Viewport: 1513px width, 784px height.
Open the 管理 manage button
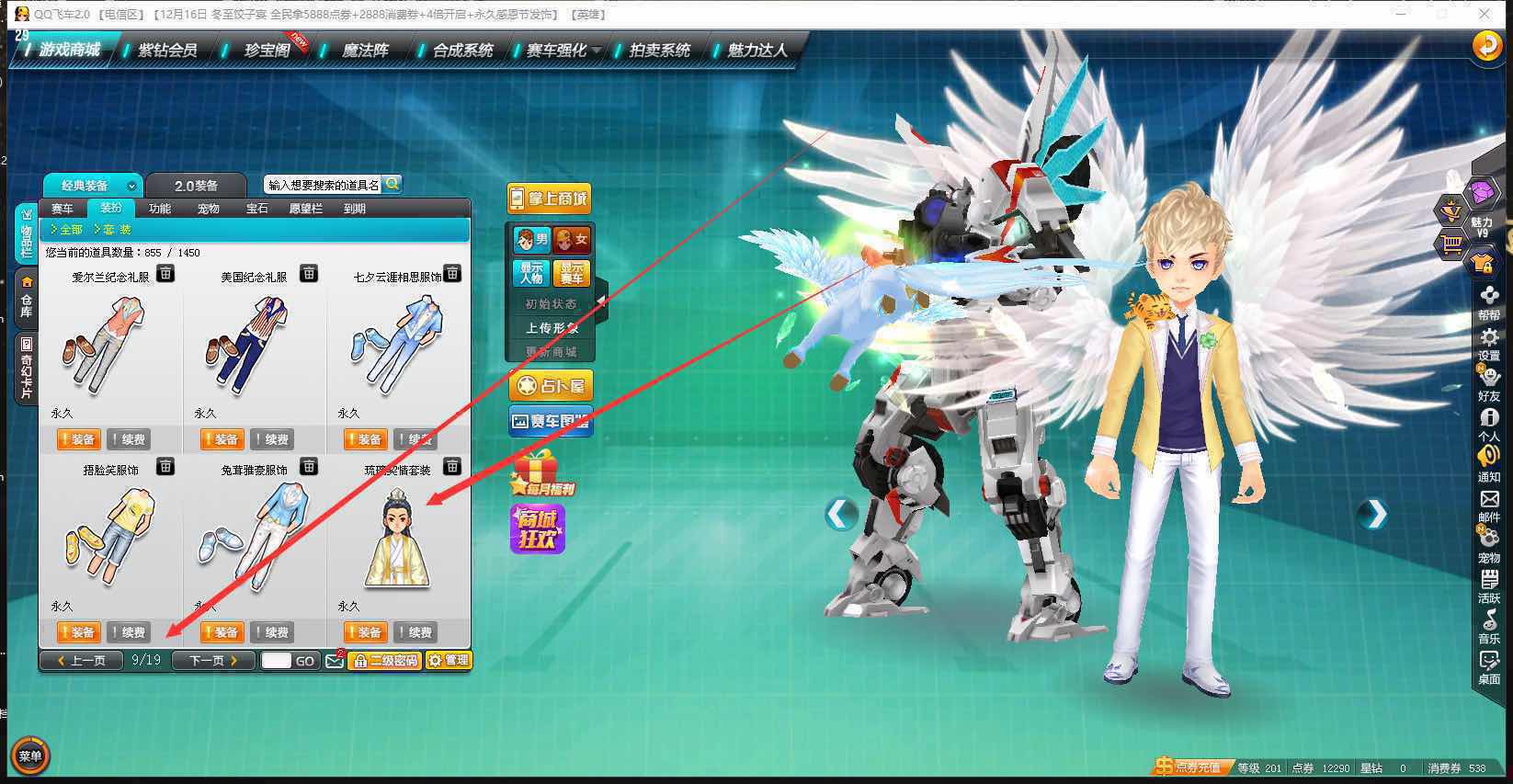click(449, 660)
